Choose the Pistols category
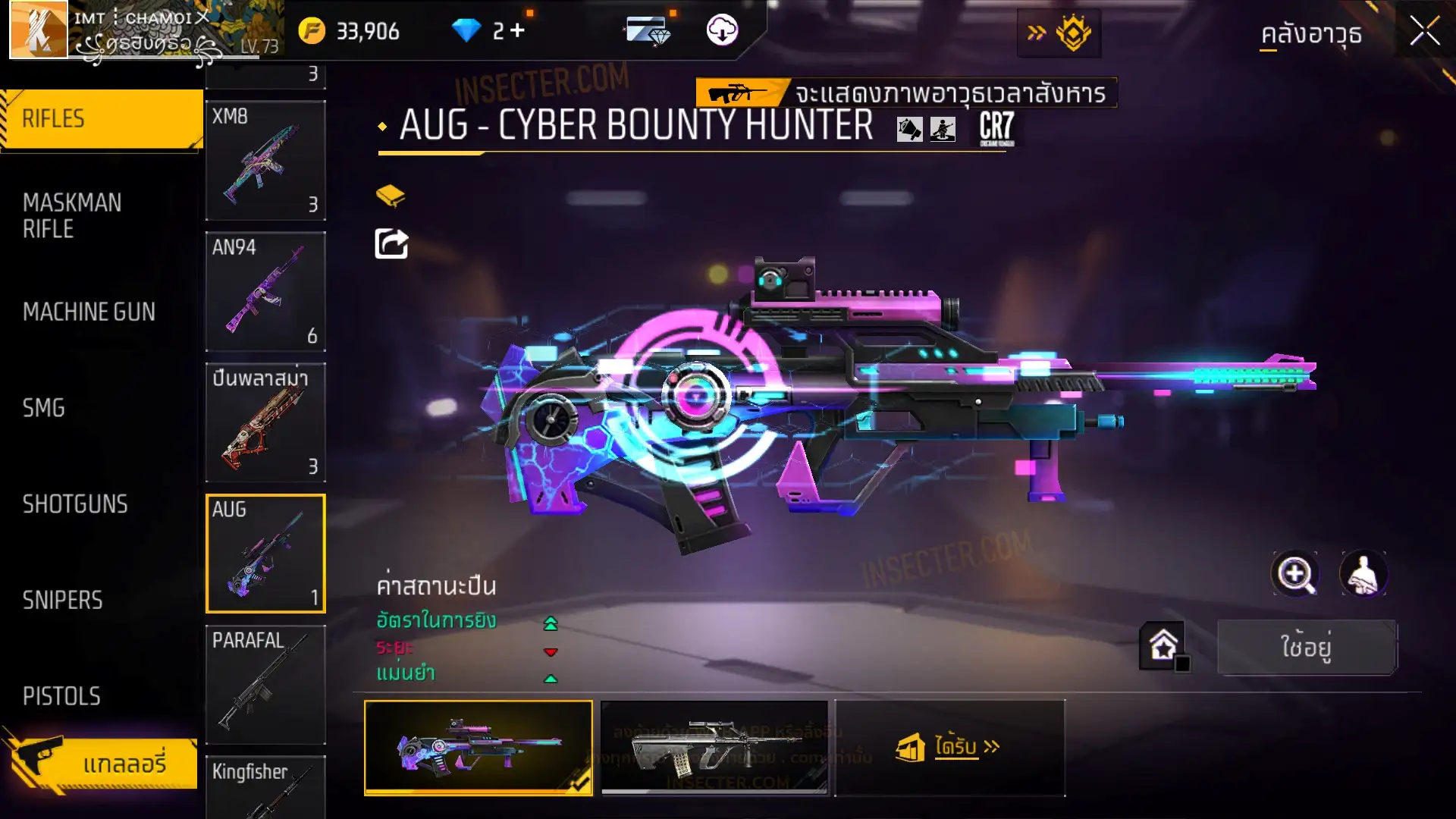 [x=61, y=696]
